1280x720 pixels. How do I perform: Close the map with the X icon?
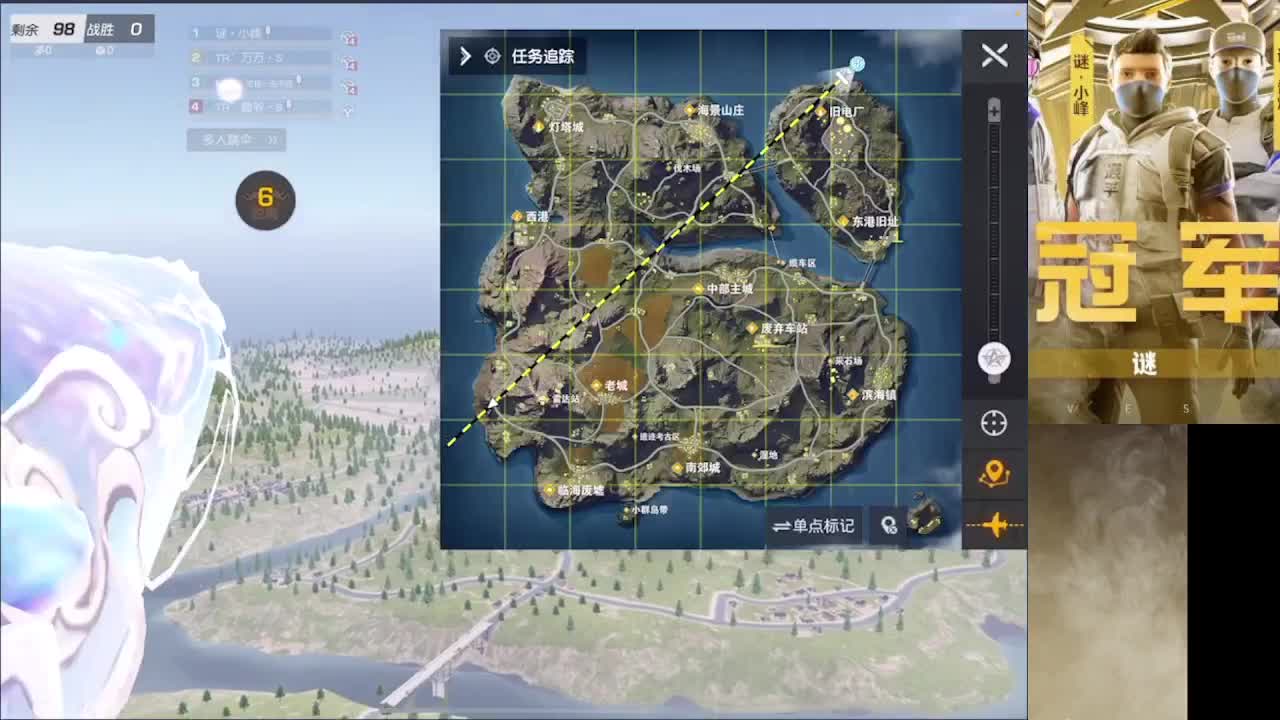pos(994,56)
